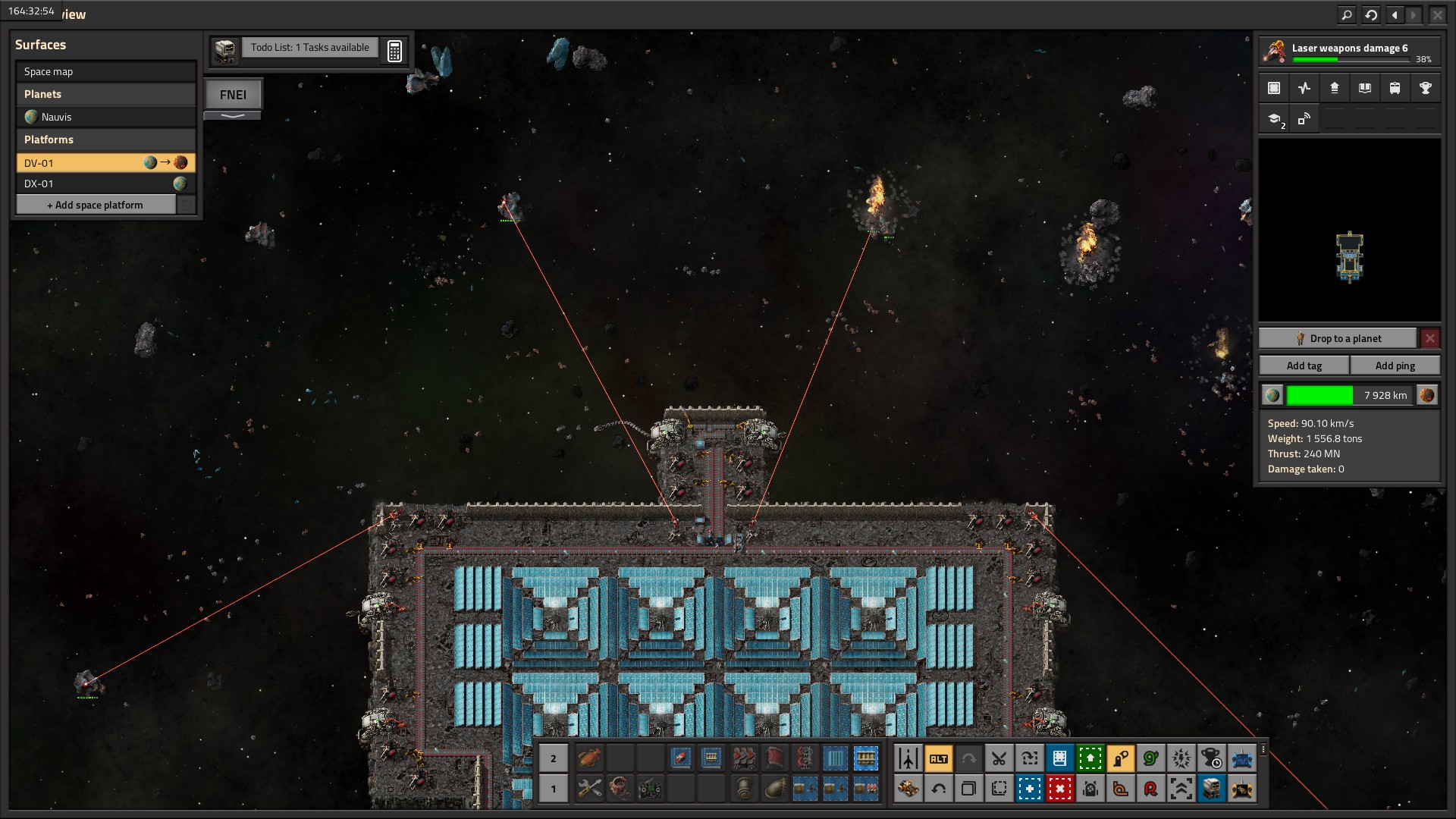Close the remote view window

pos(1437,14)
